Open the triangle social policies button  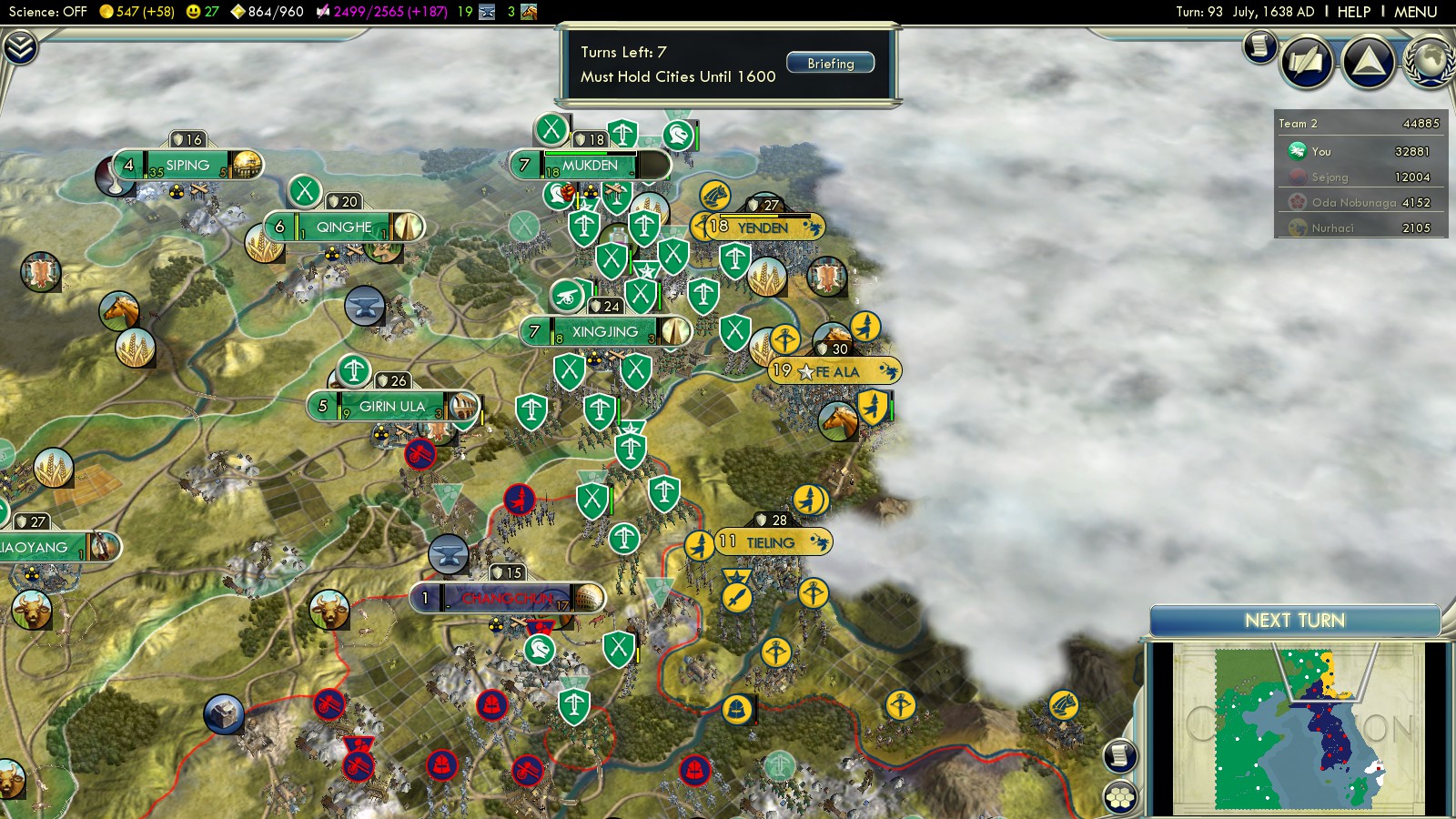click(1368, 62)
